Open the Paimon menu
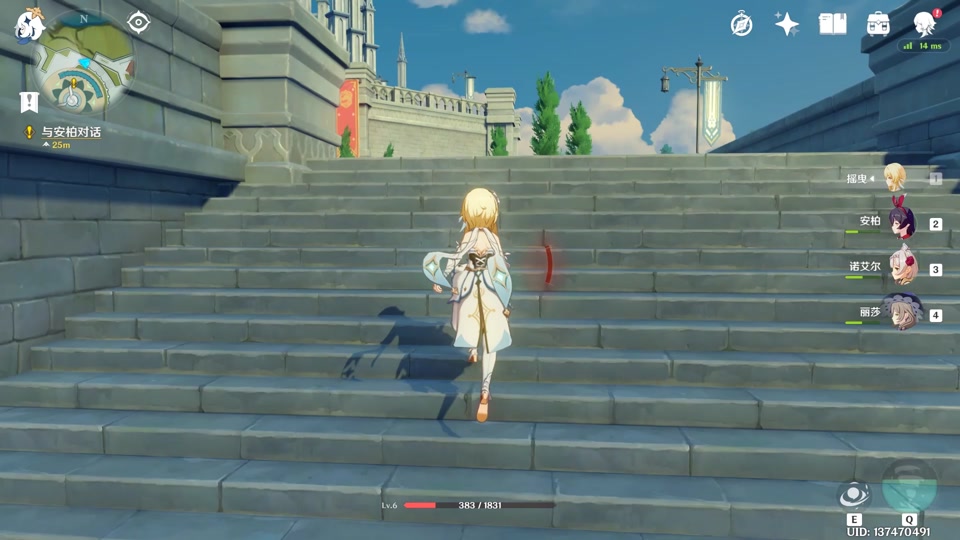960x540 pixels. [x=27, y=24]
